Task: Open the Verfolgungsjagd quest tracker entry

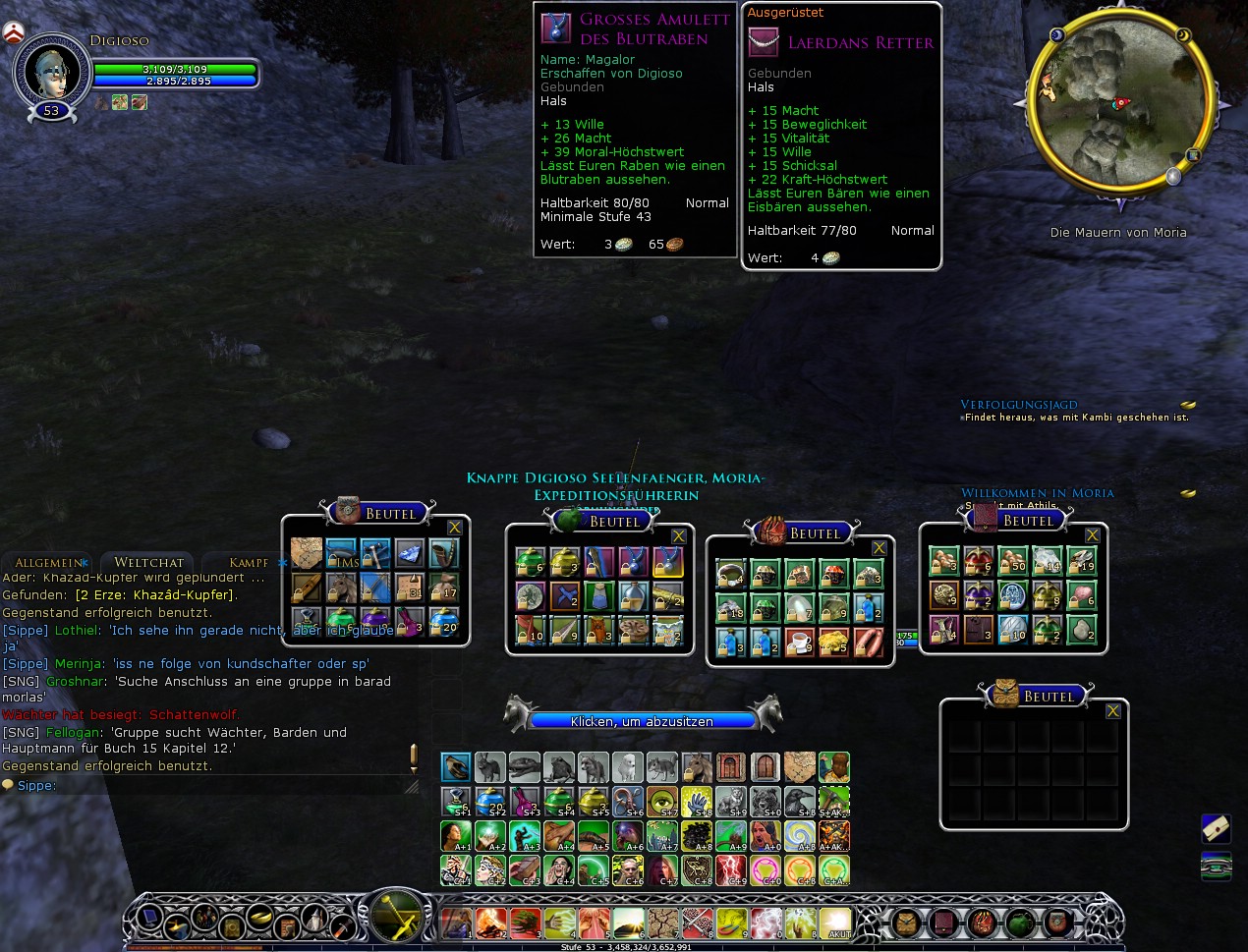Action: [1019, 404]
